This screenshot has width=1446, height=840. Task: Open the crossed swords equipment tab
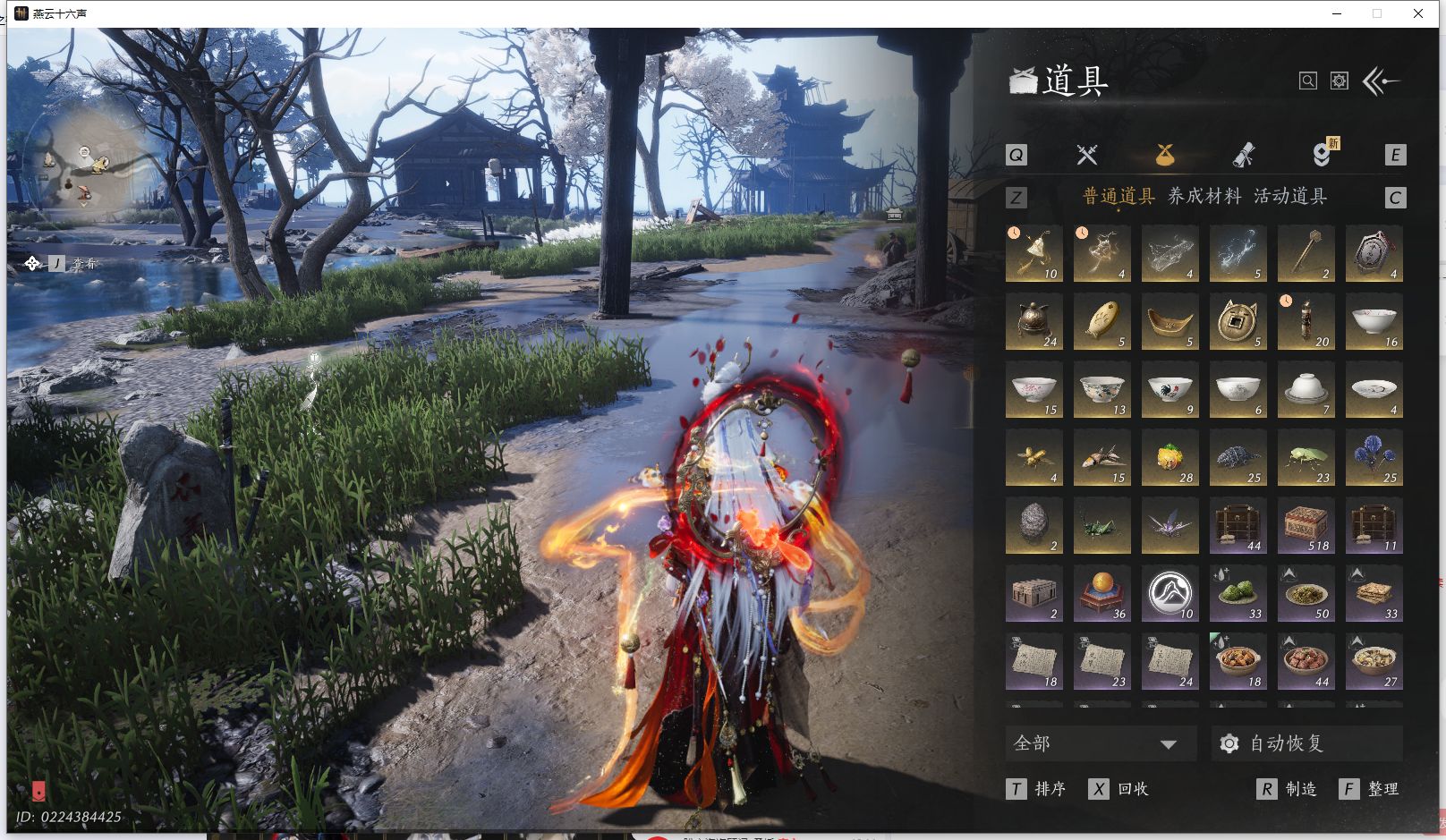[x=1086, y=155]
